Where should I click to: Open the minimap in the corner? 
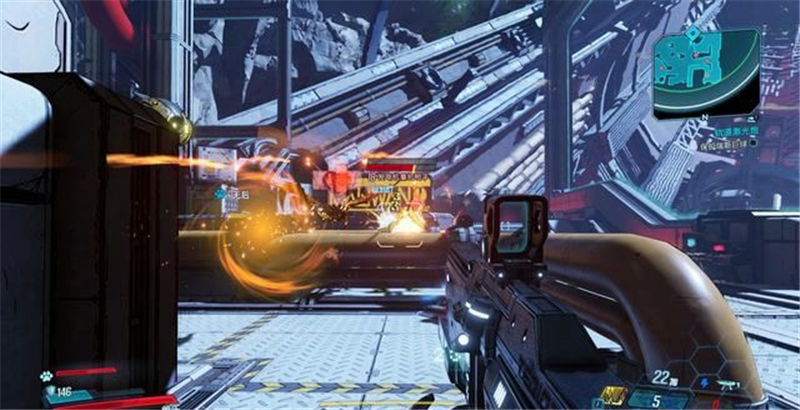tap(705, 68)
